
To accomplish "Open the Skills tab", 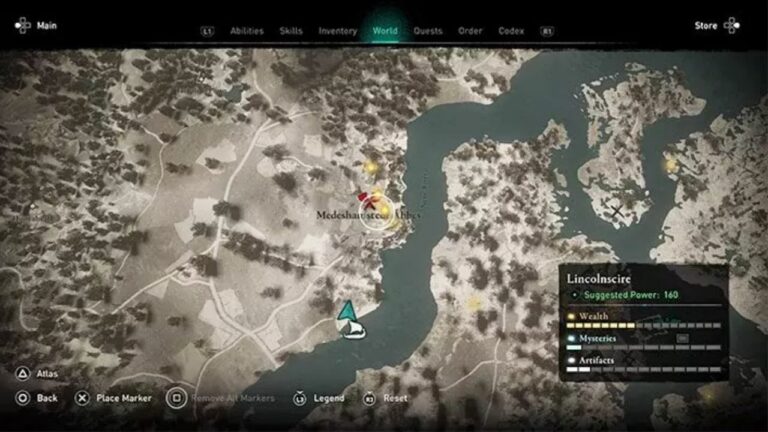I will (291, 31).
